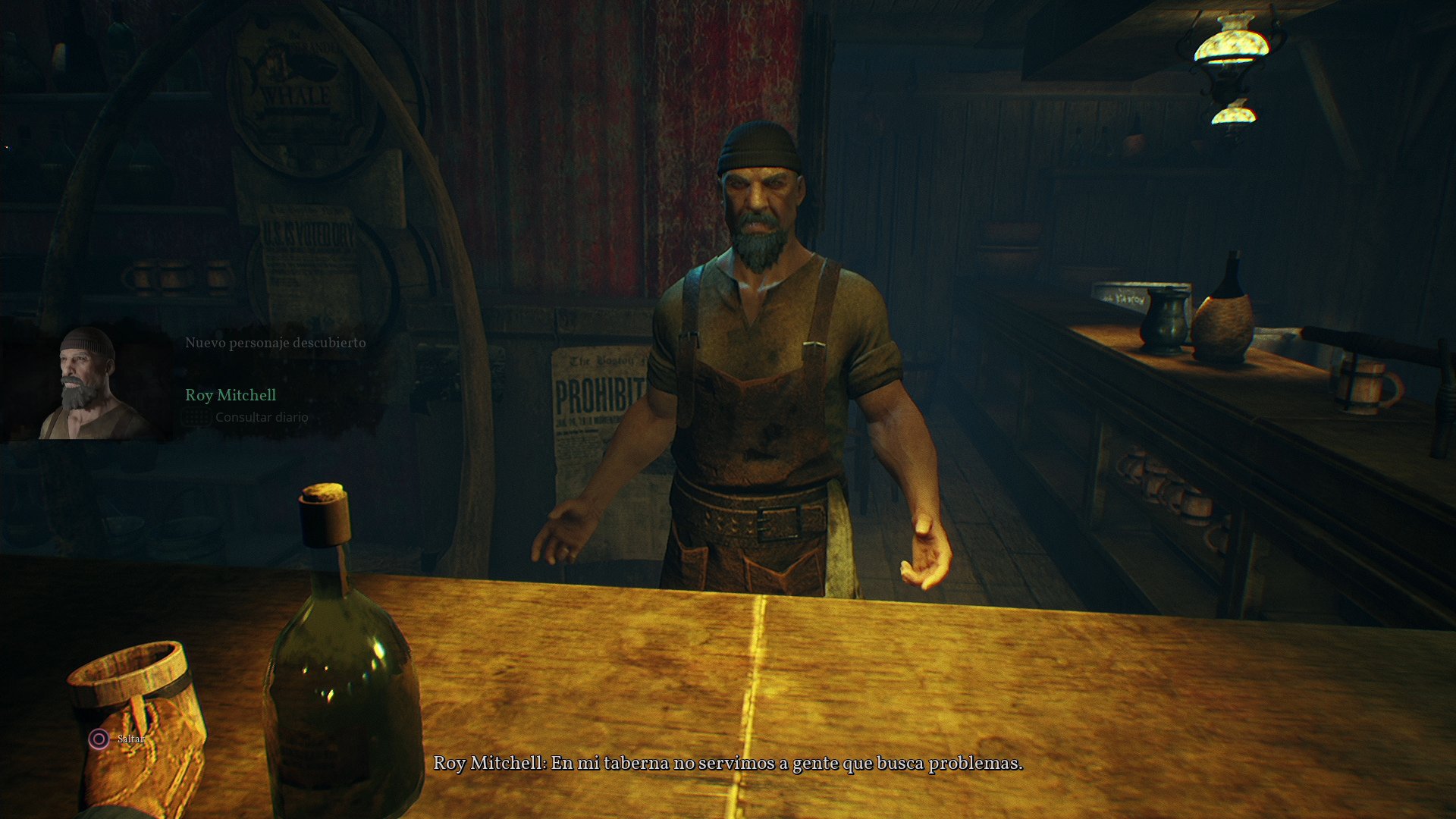This screenshot has height=819, width=1456.
Task: Click the Roy Mitchell name link
Action: pos(231,394)
